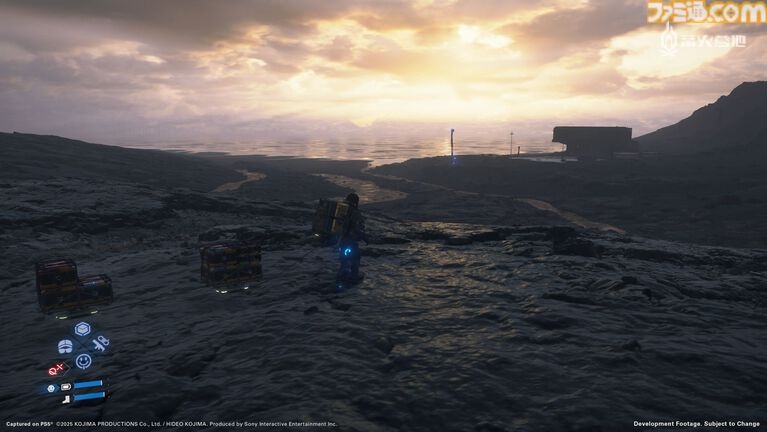Image resolution: width=767 pixels, height=432 pixels.
Task: Select the smiley face icon
Action: pyautogui.click(x=83, y=361)
